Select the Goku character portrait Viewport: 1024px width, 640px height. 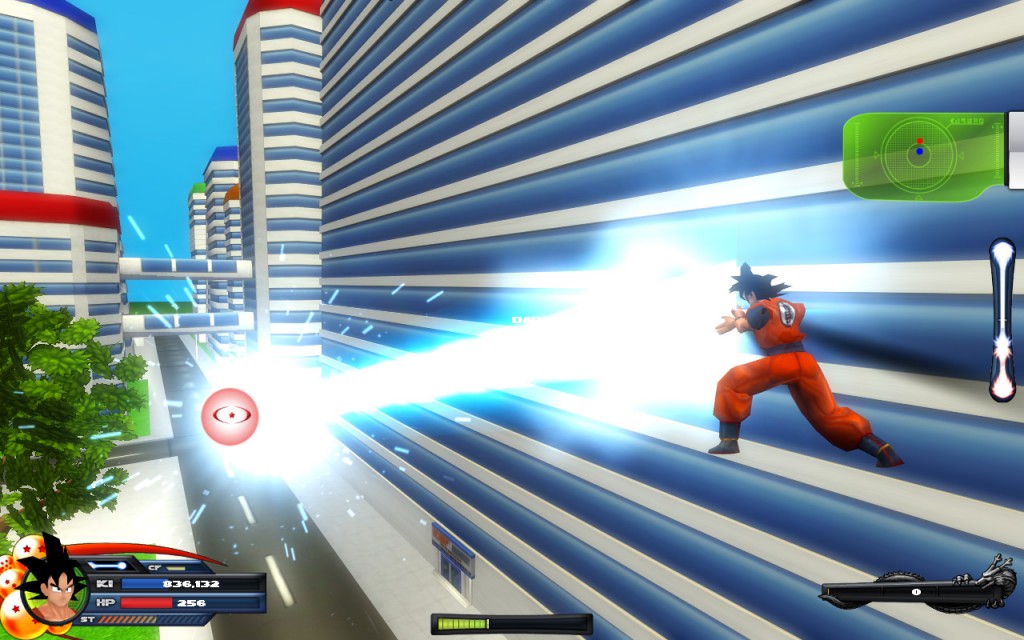(x=50, y=590)
